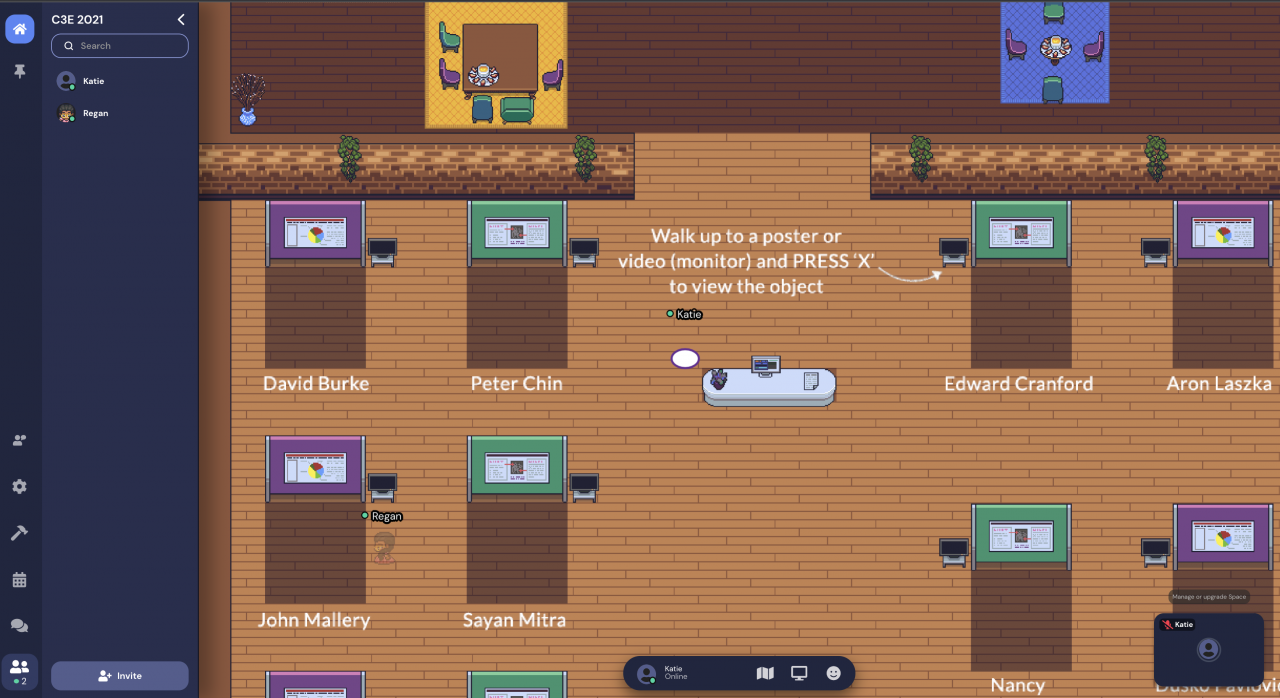Click the Invite button
The width and height of the screenshot is (1280, 698).
tap(120, 676)
